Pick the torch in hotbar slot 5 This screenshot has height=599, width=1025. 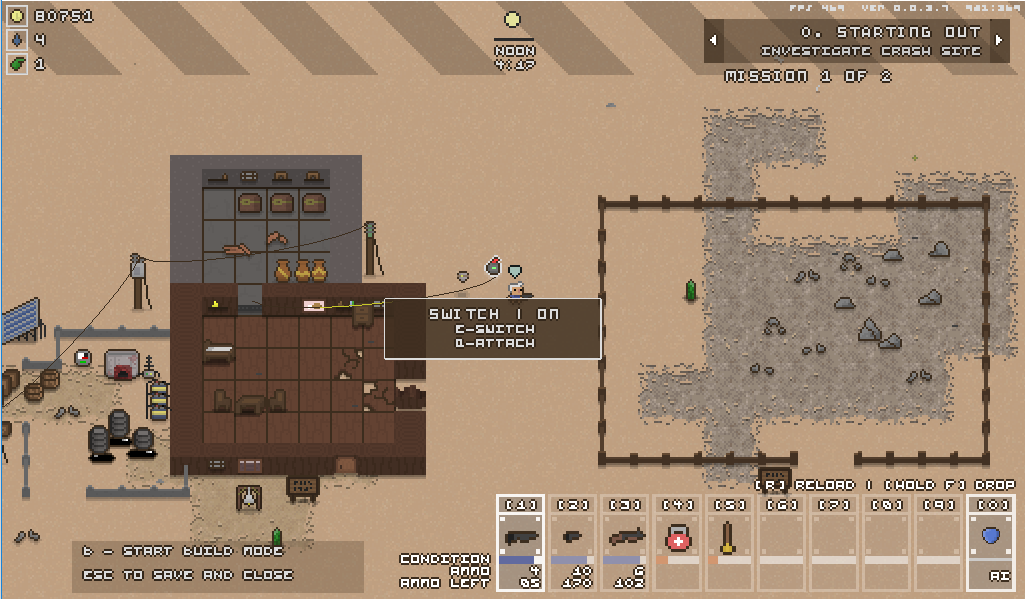pos(730,538)
